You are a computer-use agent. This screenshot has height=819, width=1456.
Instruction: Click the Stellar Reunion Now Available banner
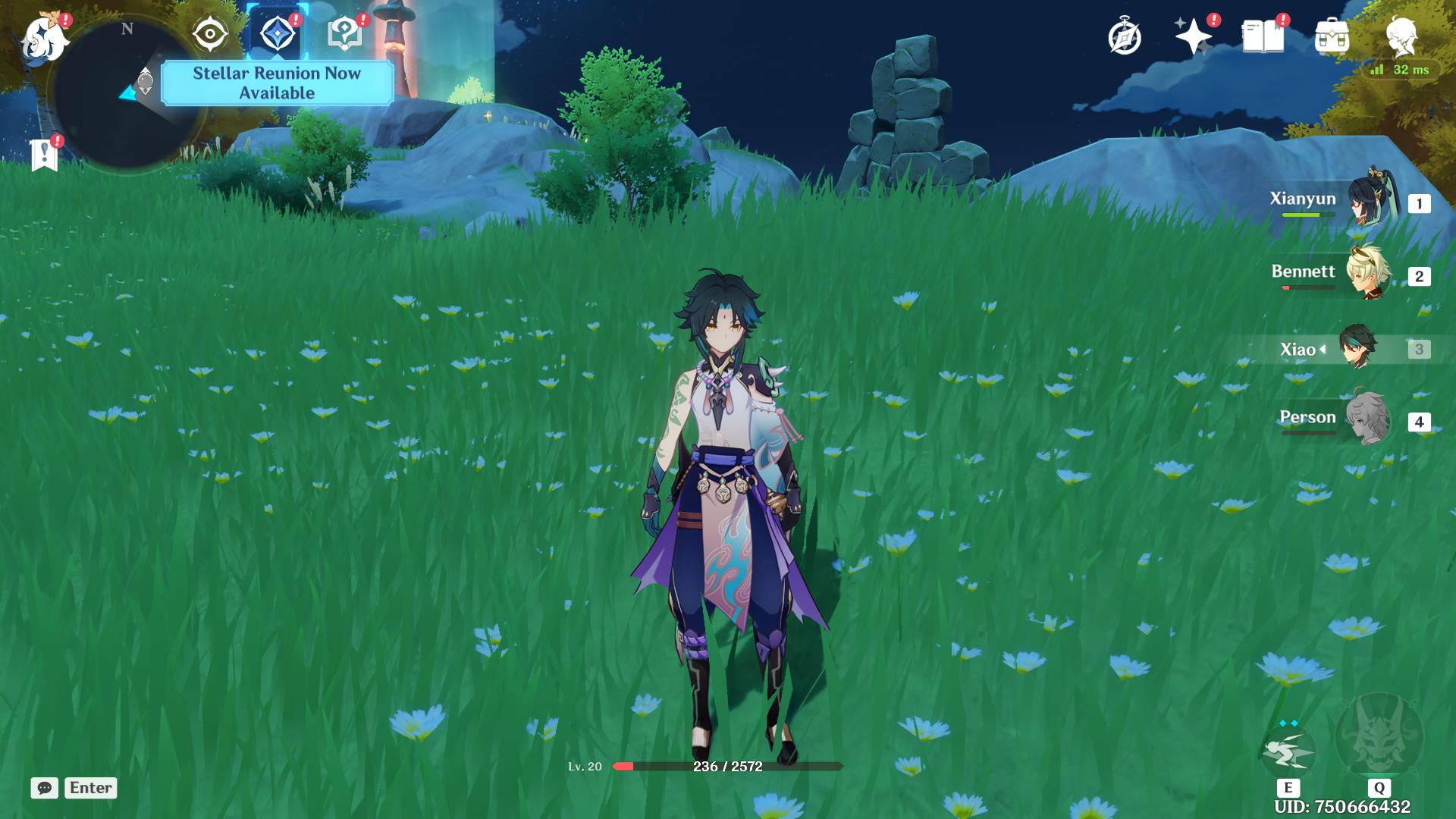277,83
